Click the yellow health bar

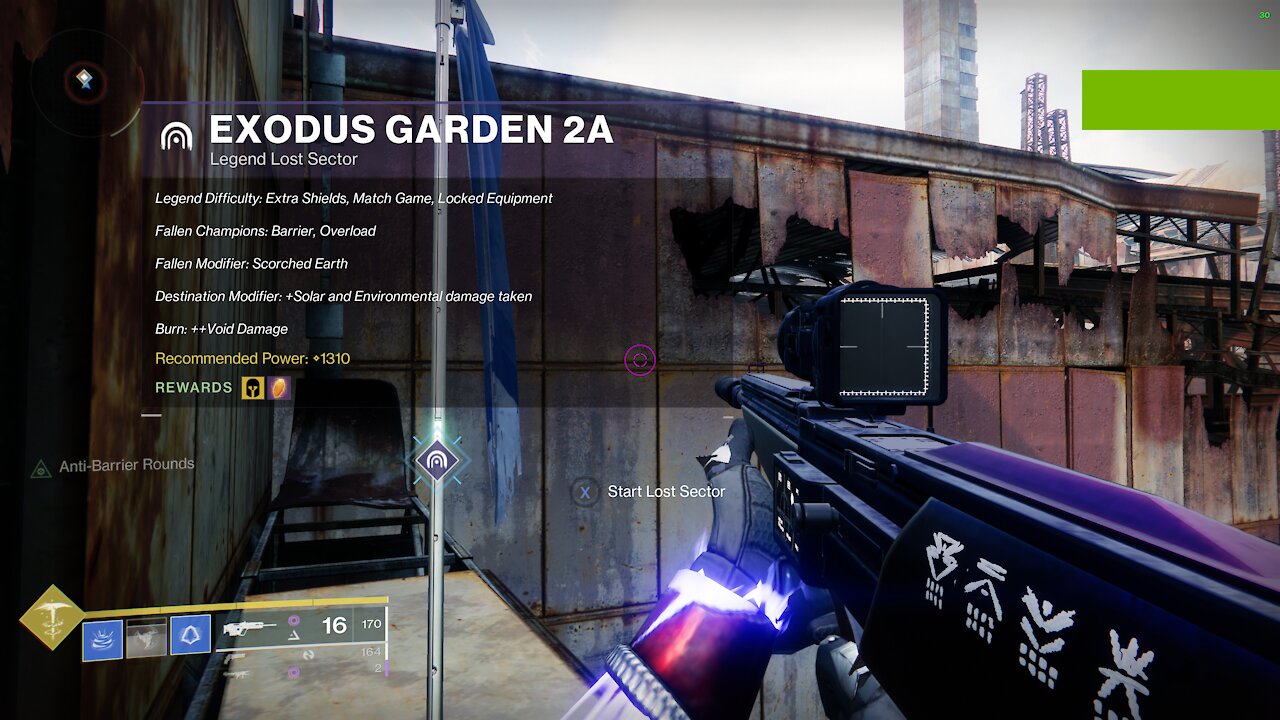coord(230,606)
